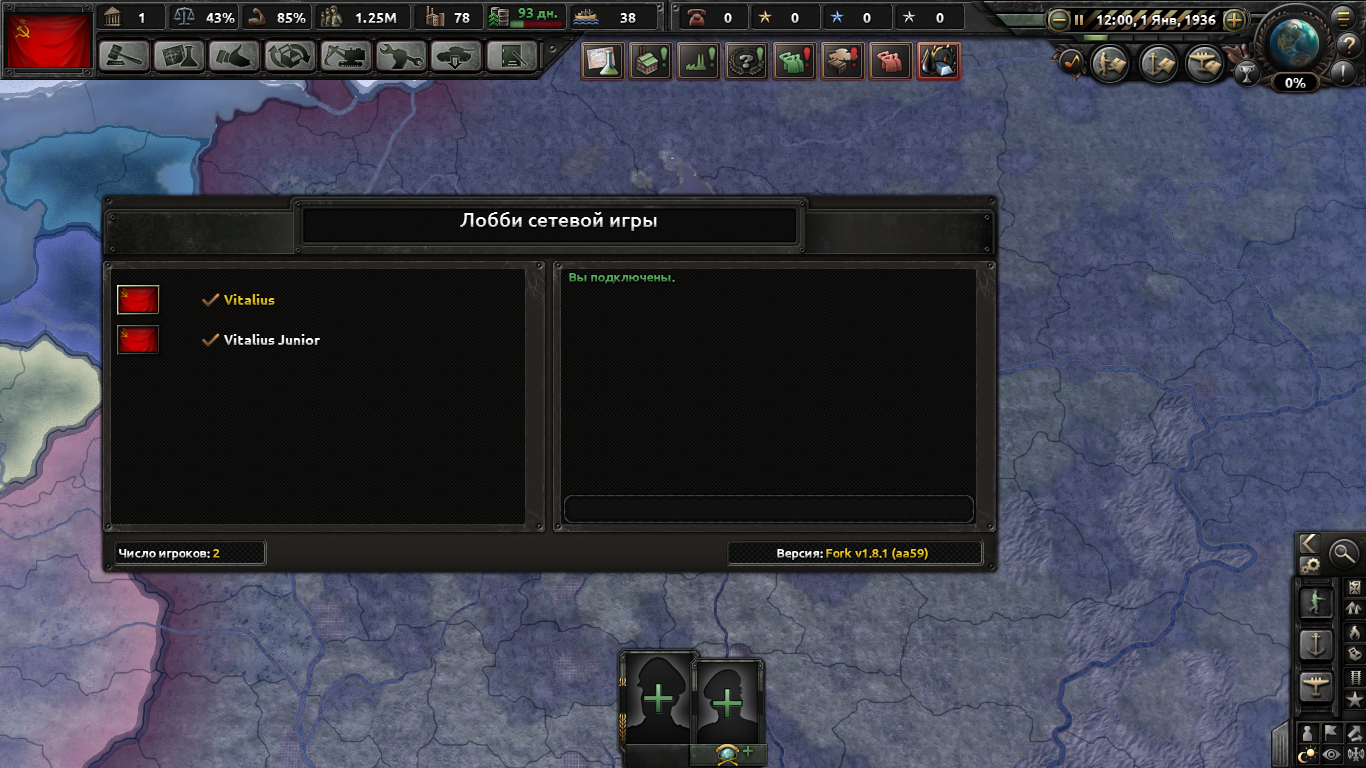The height and width of the screenshot is (768, 1366).
Task: Click the lobby chat input field
Action: click(768, 508)
